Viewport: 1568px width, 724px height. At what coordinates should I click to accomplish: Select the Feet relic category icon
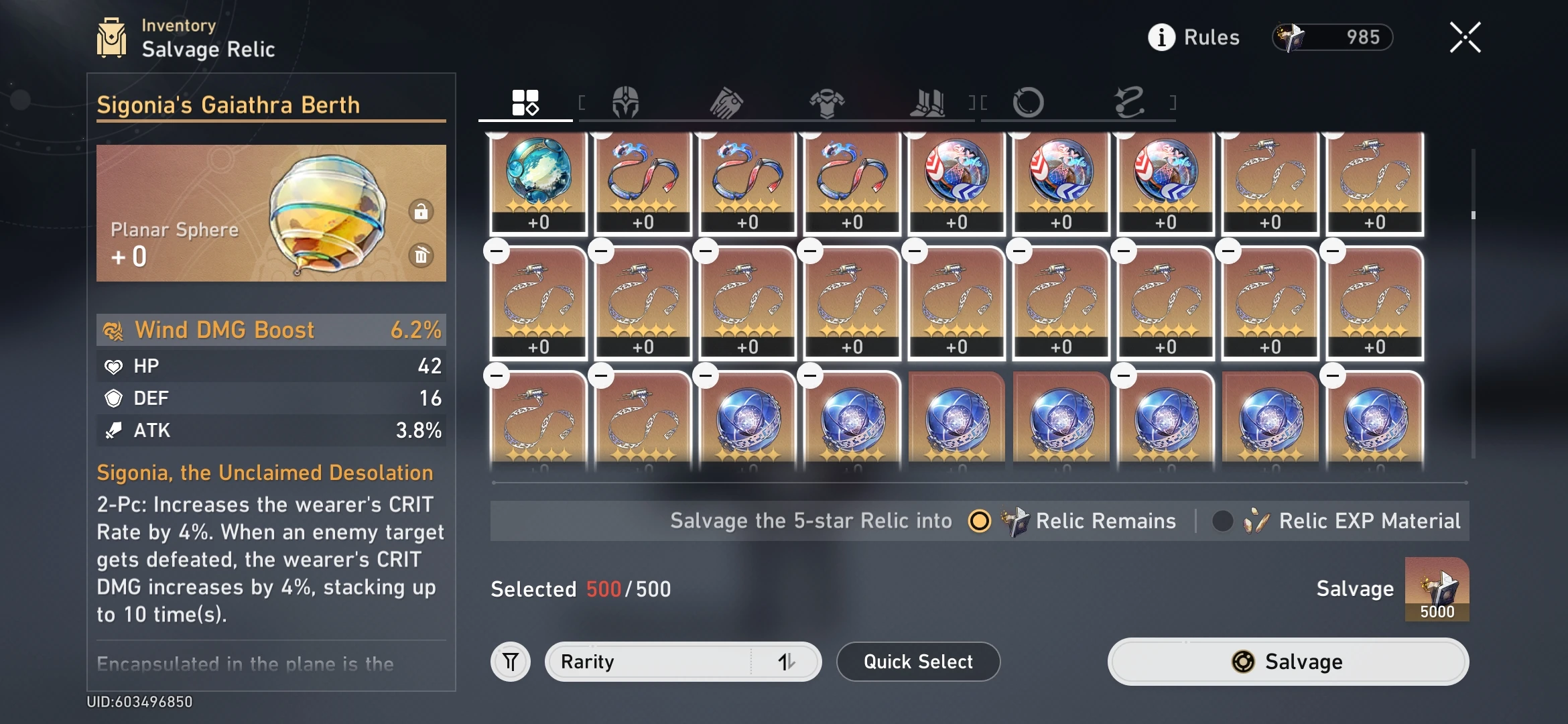click(928, 102)
